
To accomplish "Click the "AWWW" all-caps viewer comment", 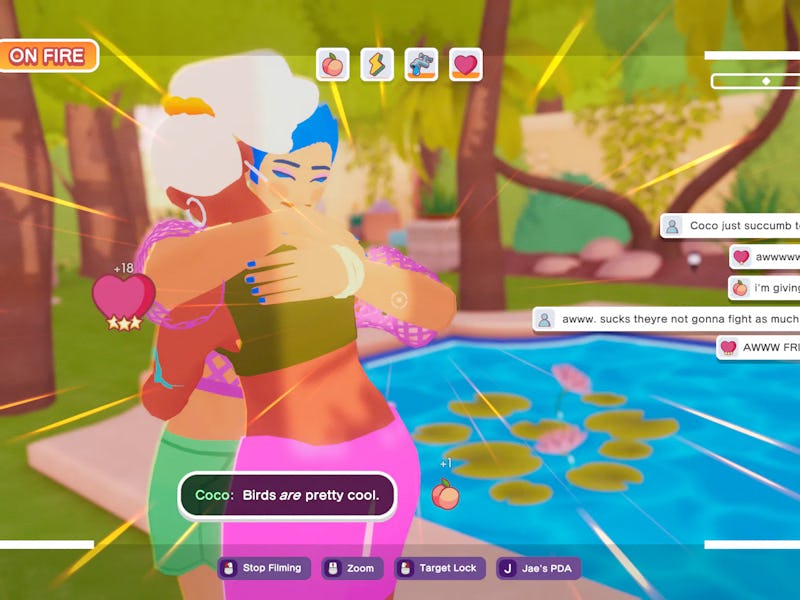I will [759, 348].
